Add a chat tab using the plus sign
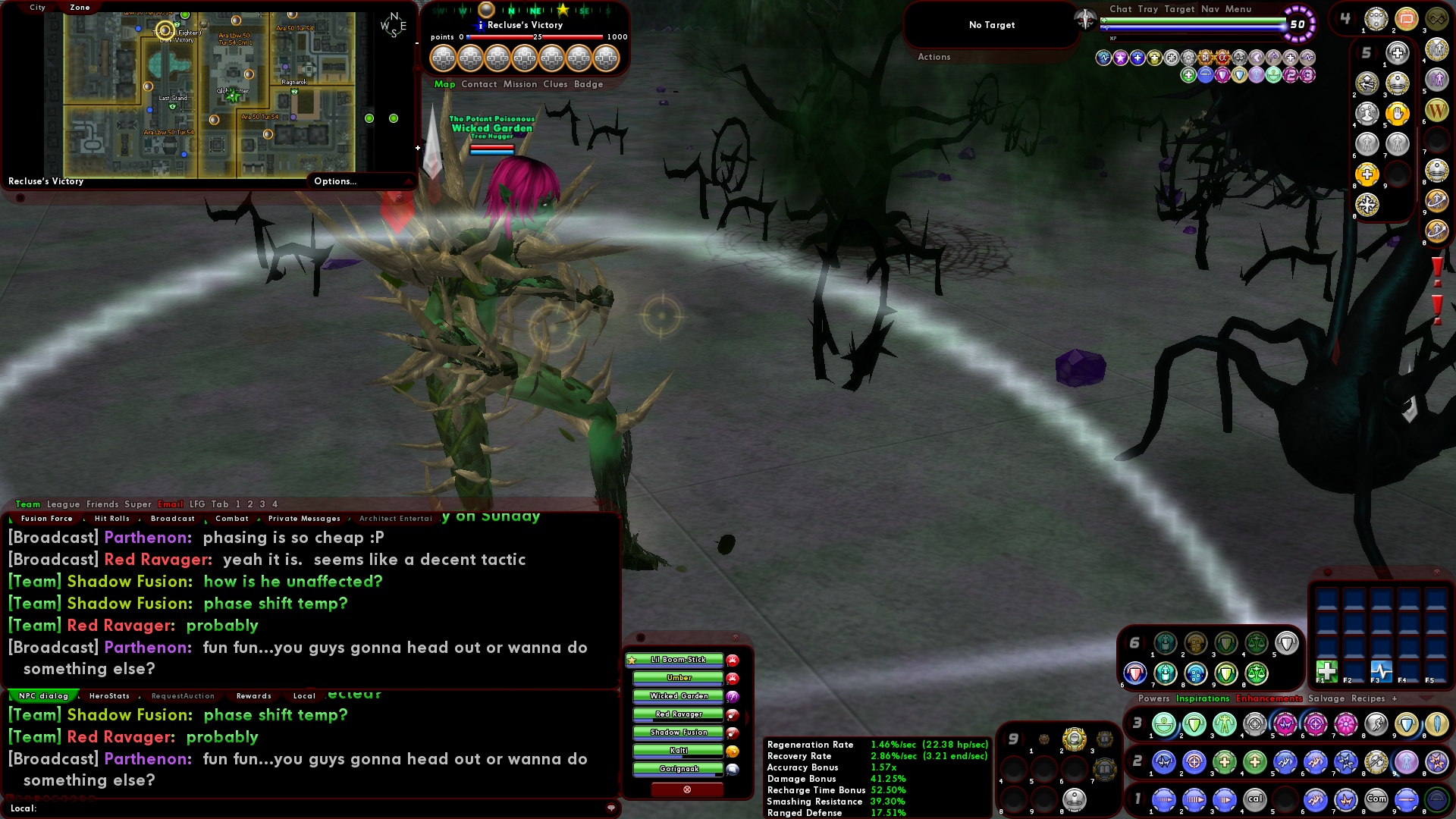The image size is (1456, 819). point(1395,698)
